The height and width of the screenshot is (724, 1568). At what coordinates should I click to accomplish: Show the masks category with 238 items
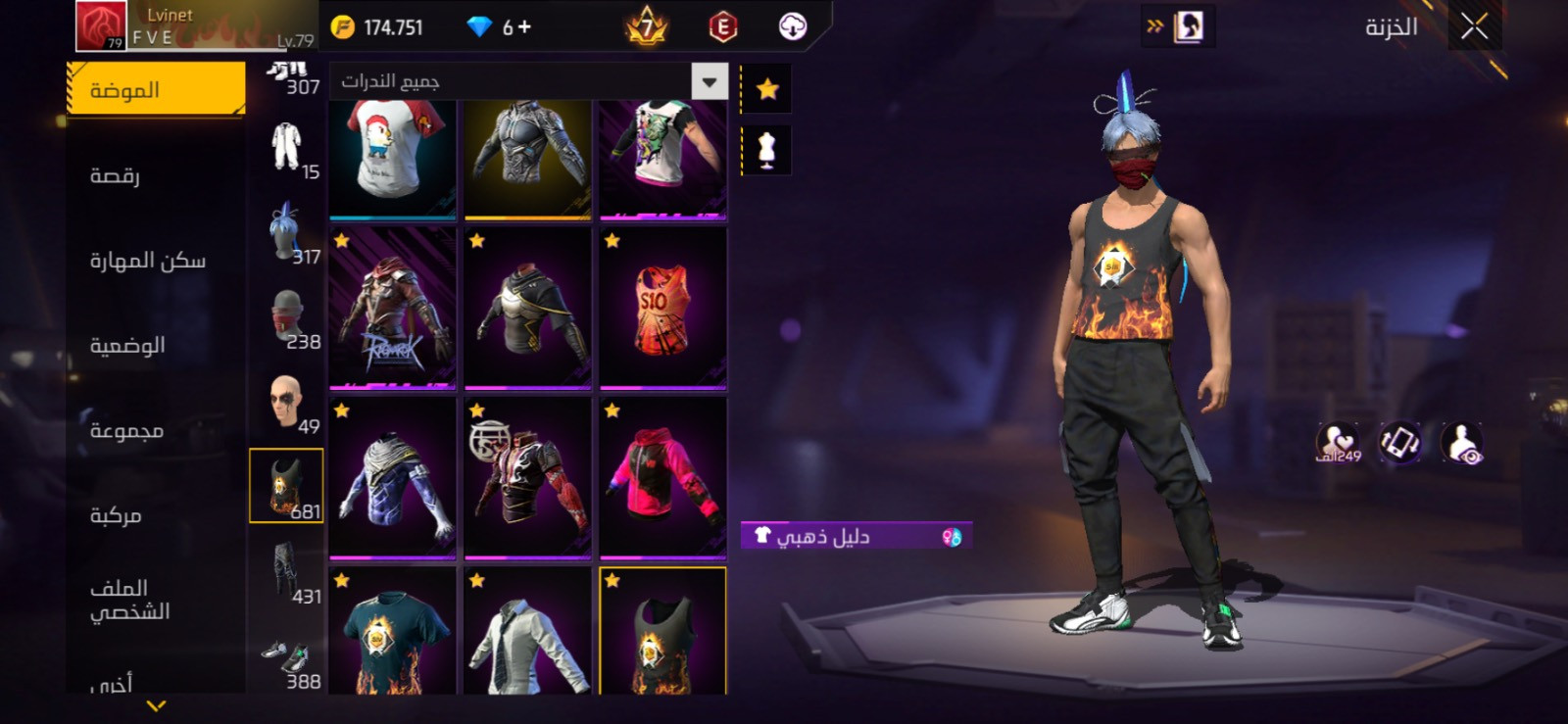point(288,319)
